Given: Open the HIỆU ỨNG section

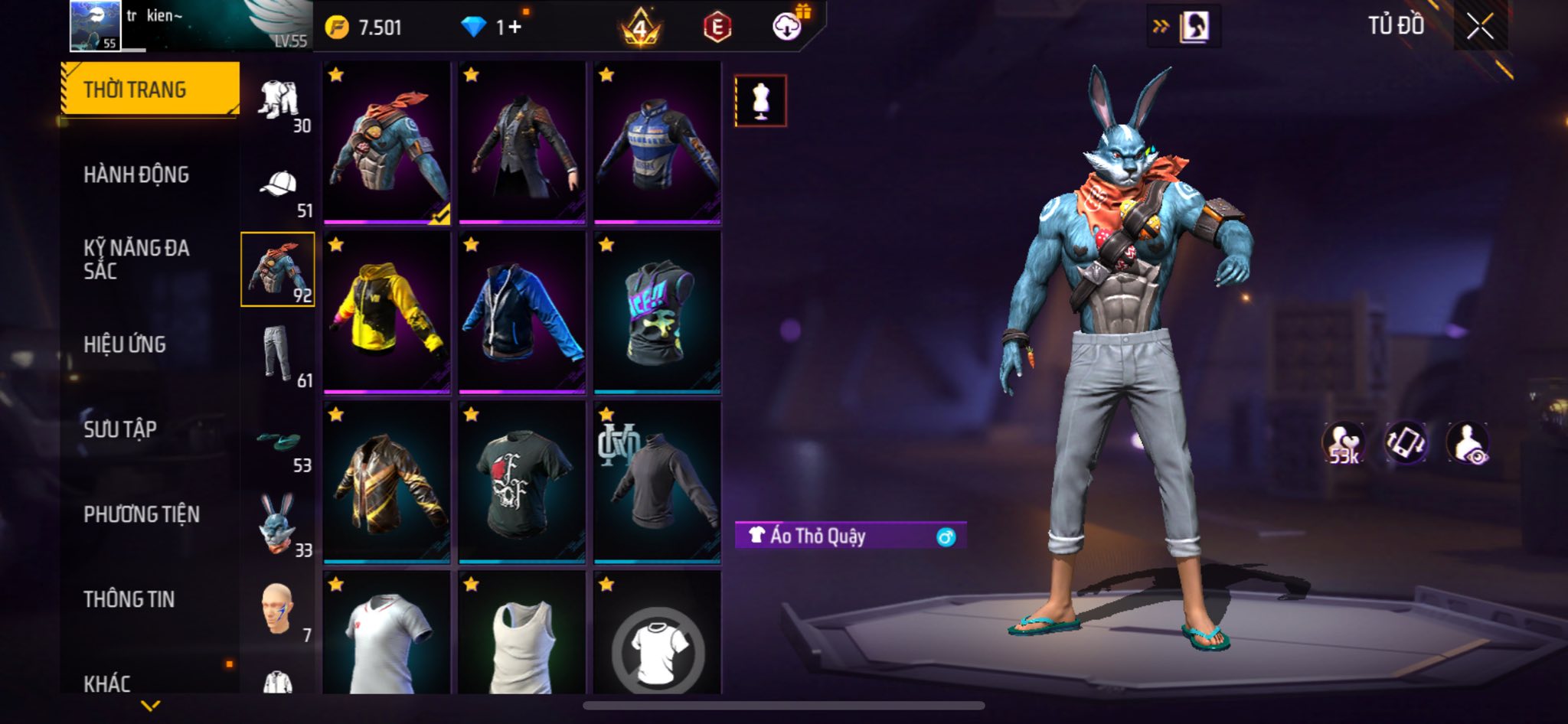Looking at the screenshot, I should pyautogui.click(x=125, y=345).
